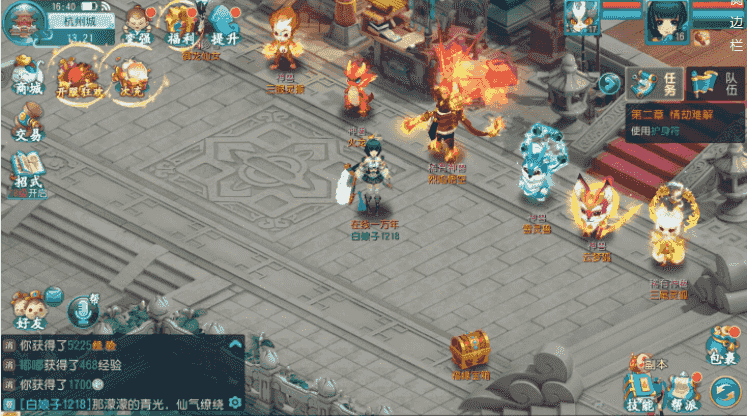
Task: Open the 招式 moves book
Action: tap(27, 172)
